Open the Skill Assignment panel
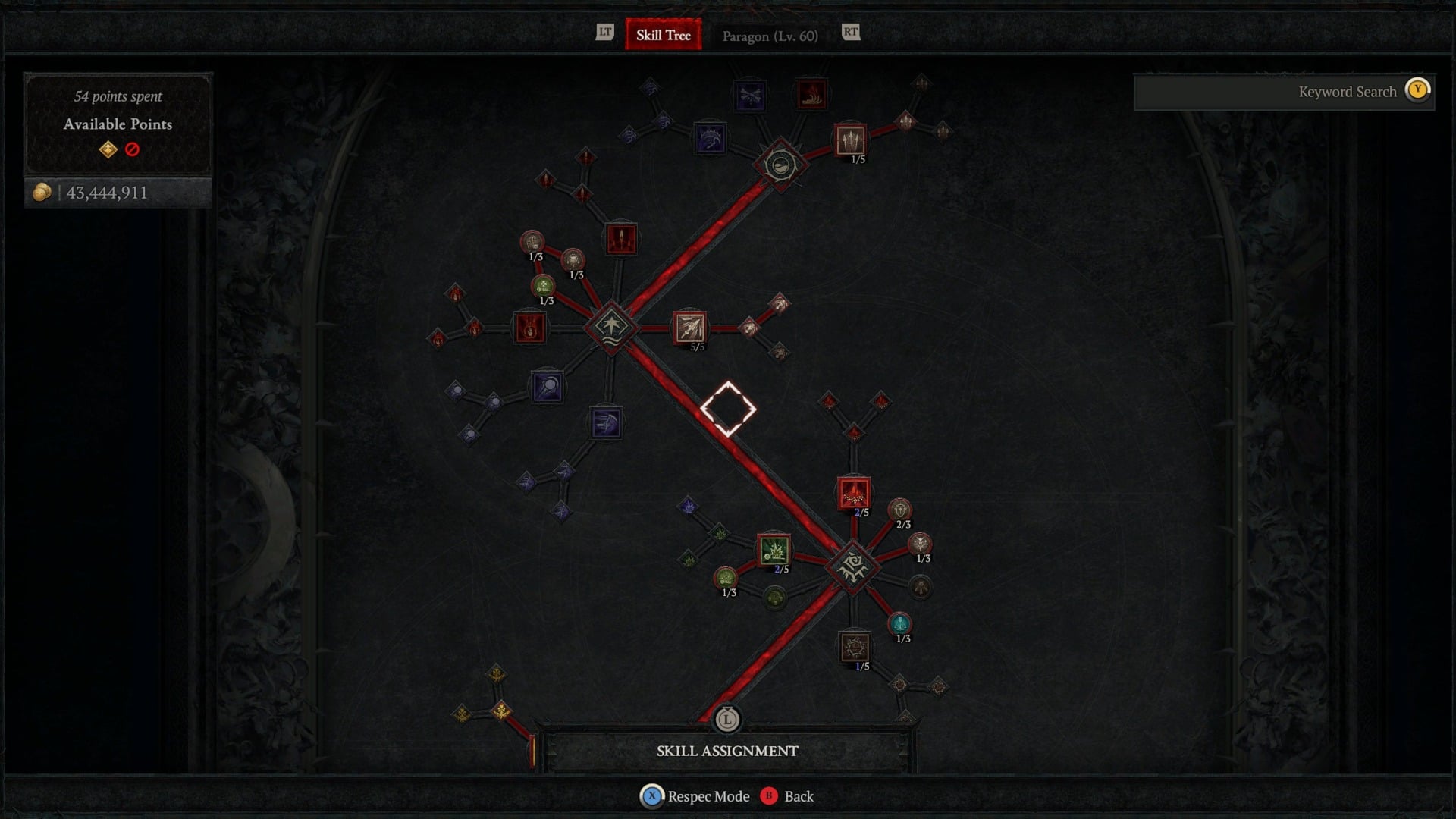This screenshot has height=819, width=1456. point(726,751)
